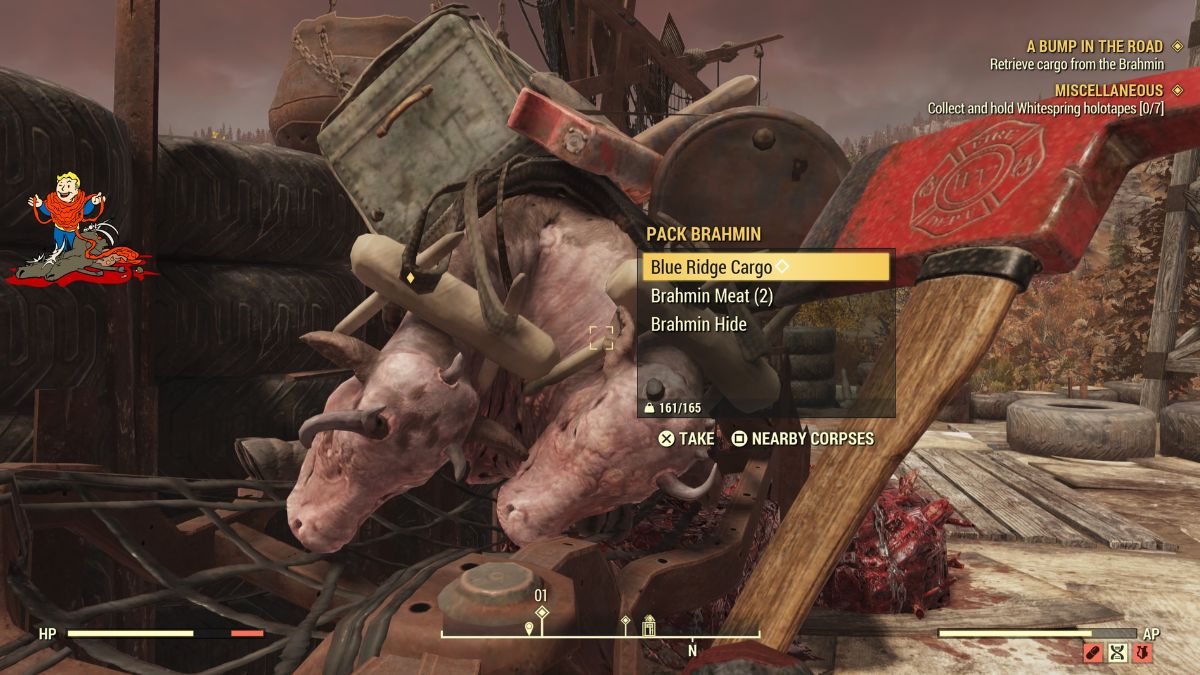This screenshot has width=1200, height=675.
Task: Click the compass bar quest marker
Action: coord(542,612)
